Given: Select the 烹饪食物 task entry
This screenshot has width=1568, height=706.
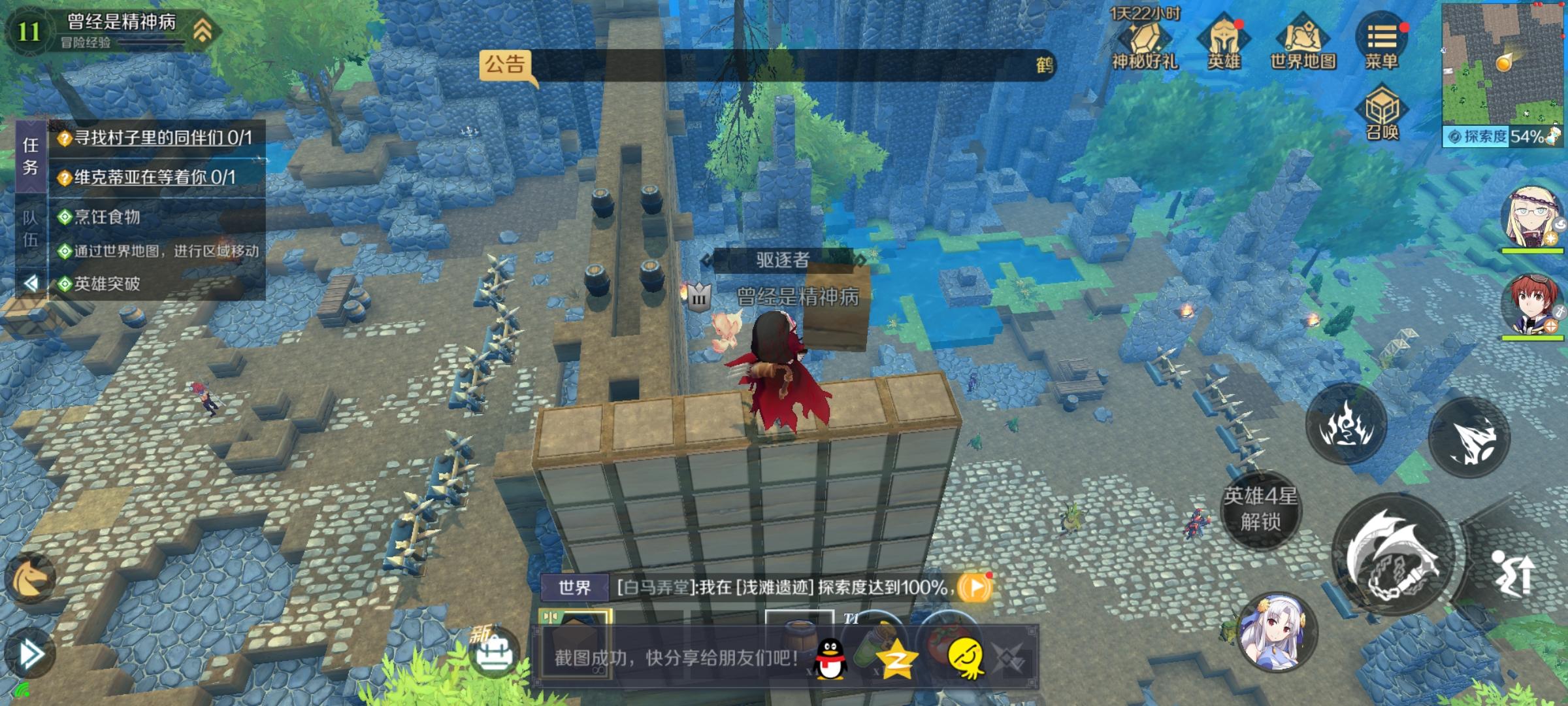Looking at the screenshot, I should click(106, 218).
